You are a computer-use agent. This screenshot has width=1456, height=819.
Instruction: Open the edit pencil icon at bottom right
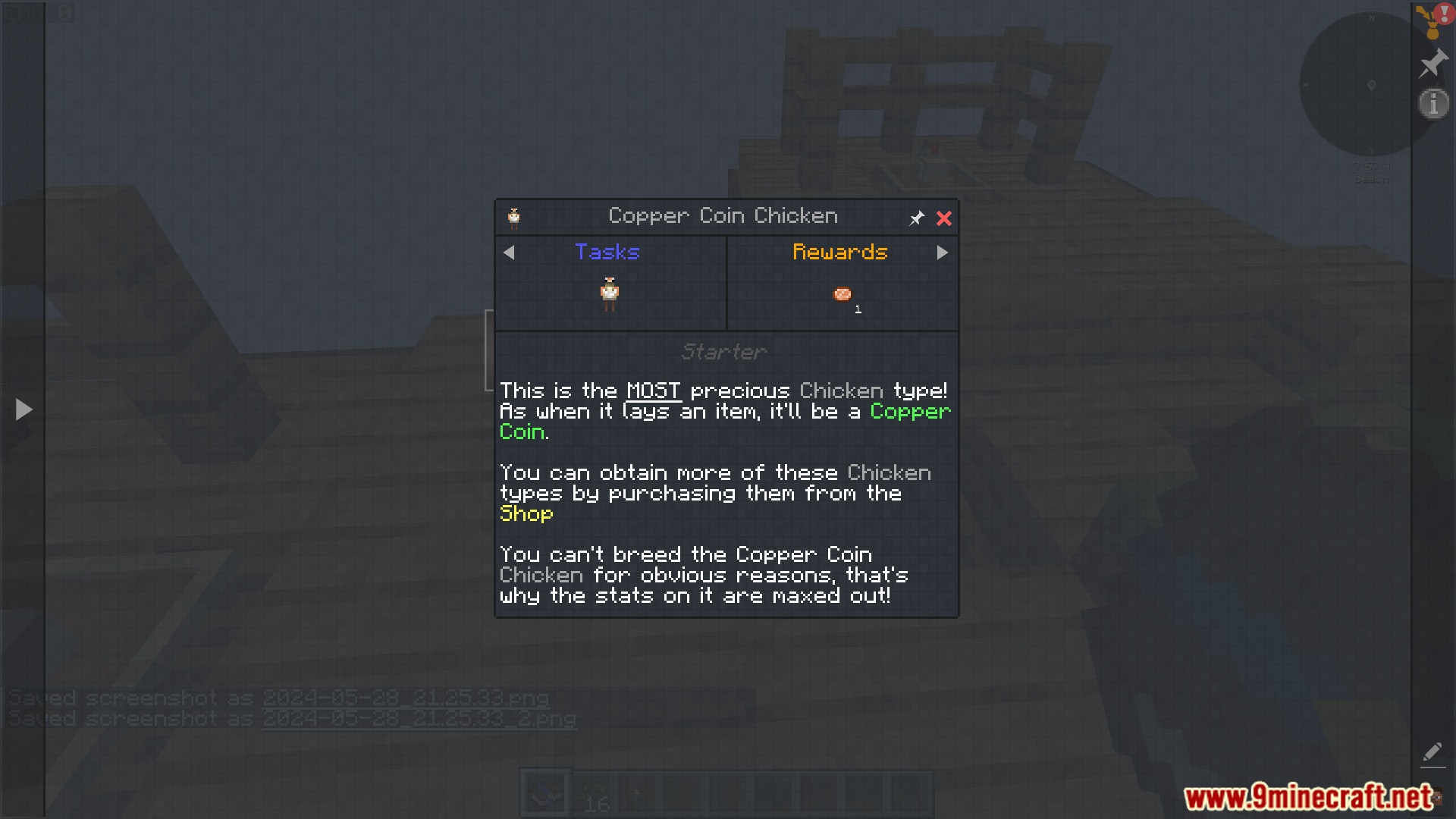coord(1432,752)
